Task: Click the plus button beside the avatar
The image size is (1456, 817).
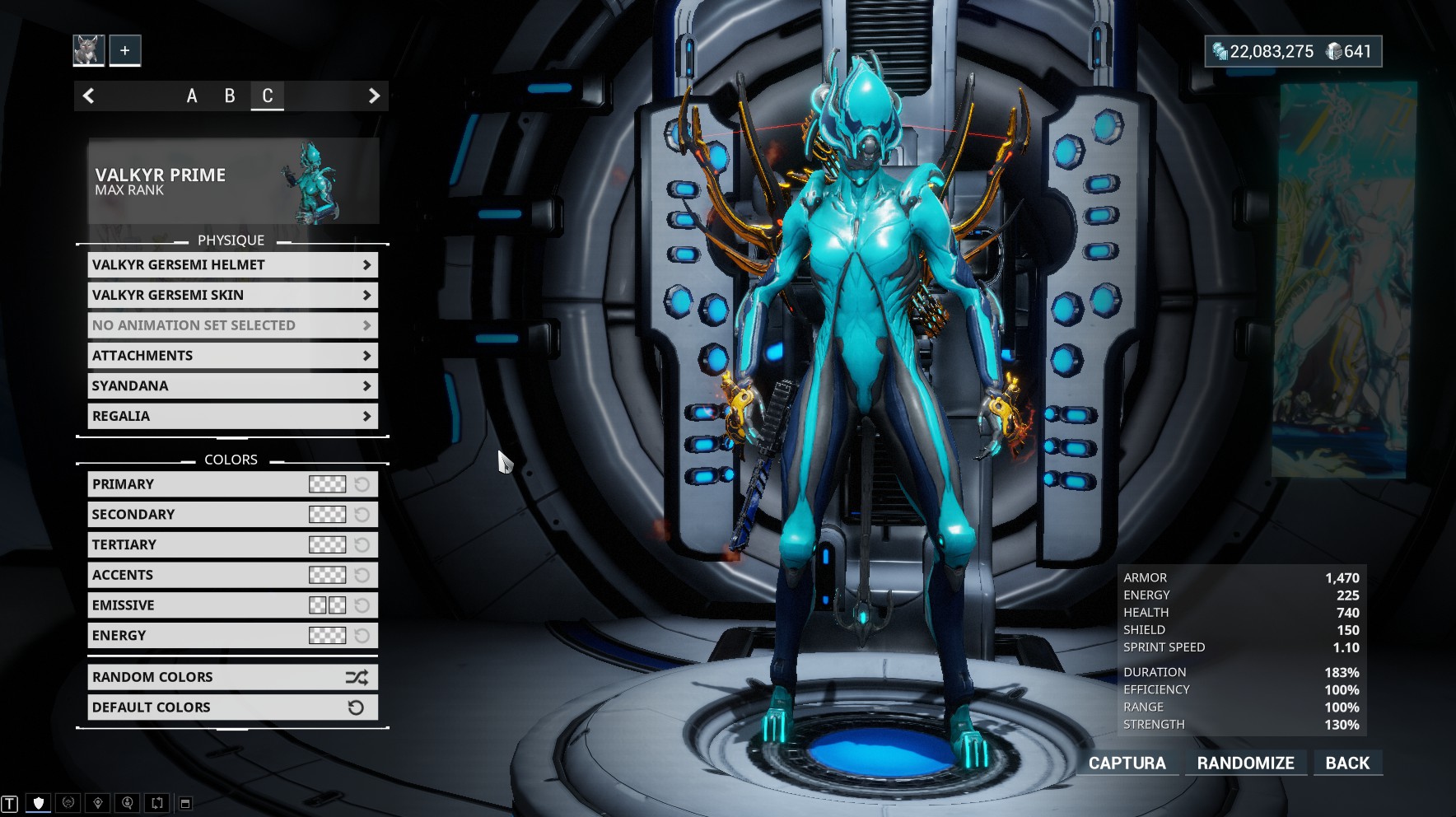Action: click(125, 50)
